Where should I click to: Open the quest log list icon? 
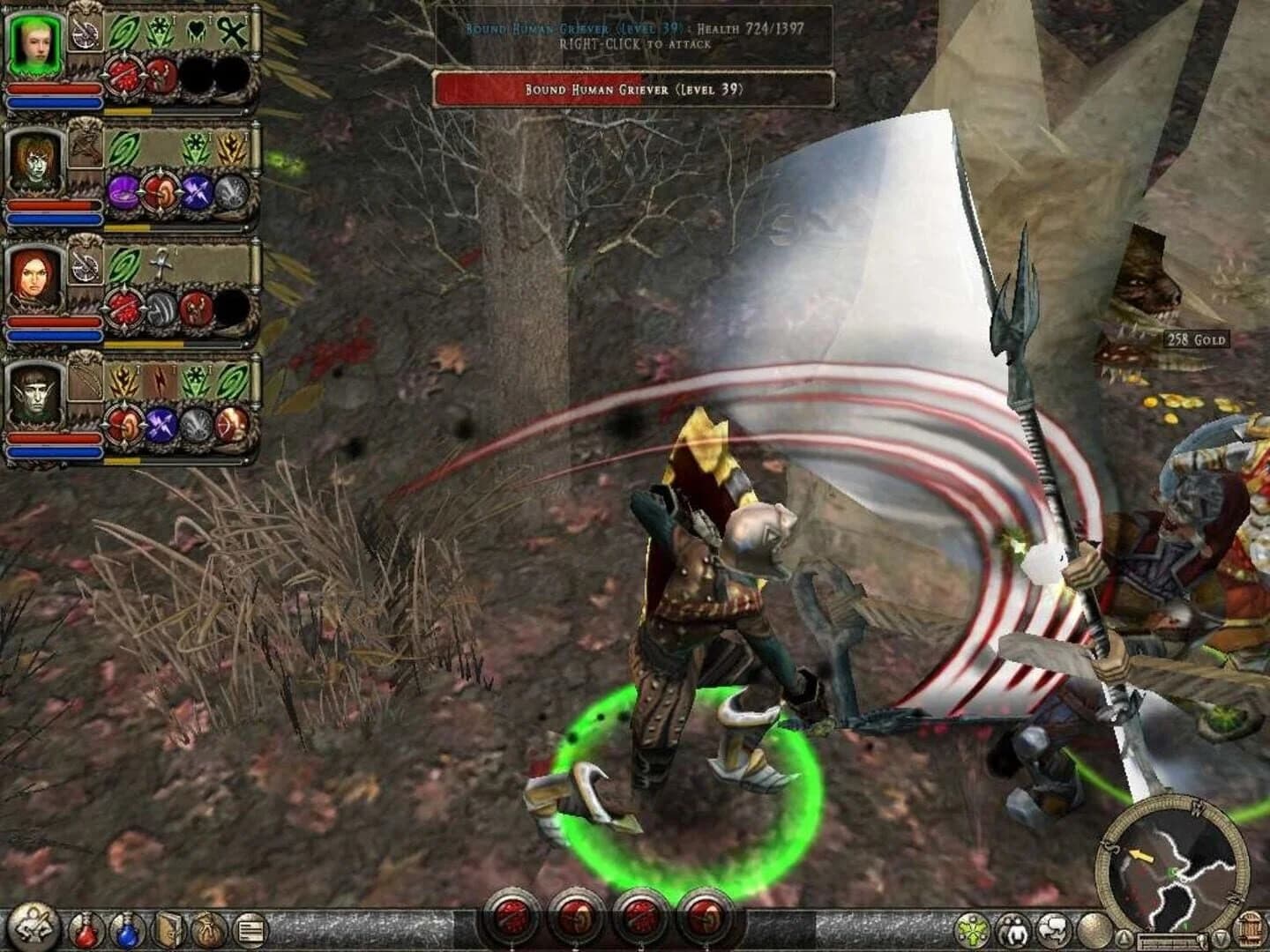[250, 928]
